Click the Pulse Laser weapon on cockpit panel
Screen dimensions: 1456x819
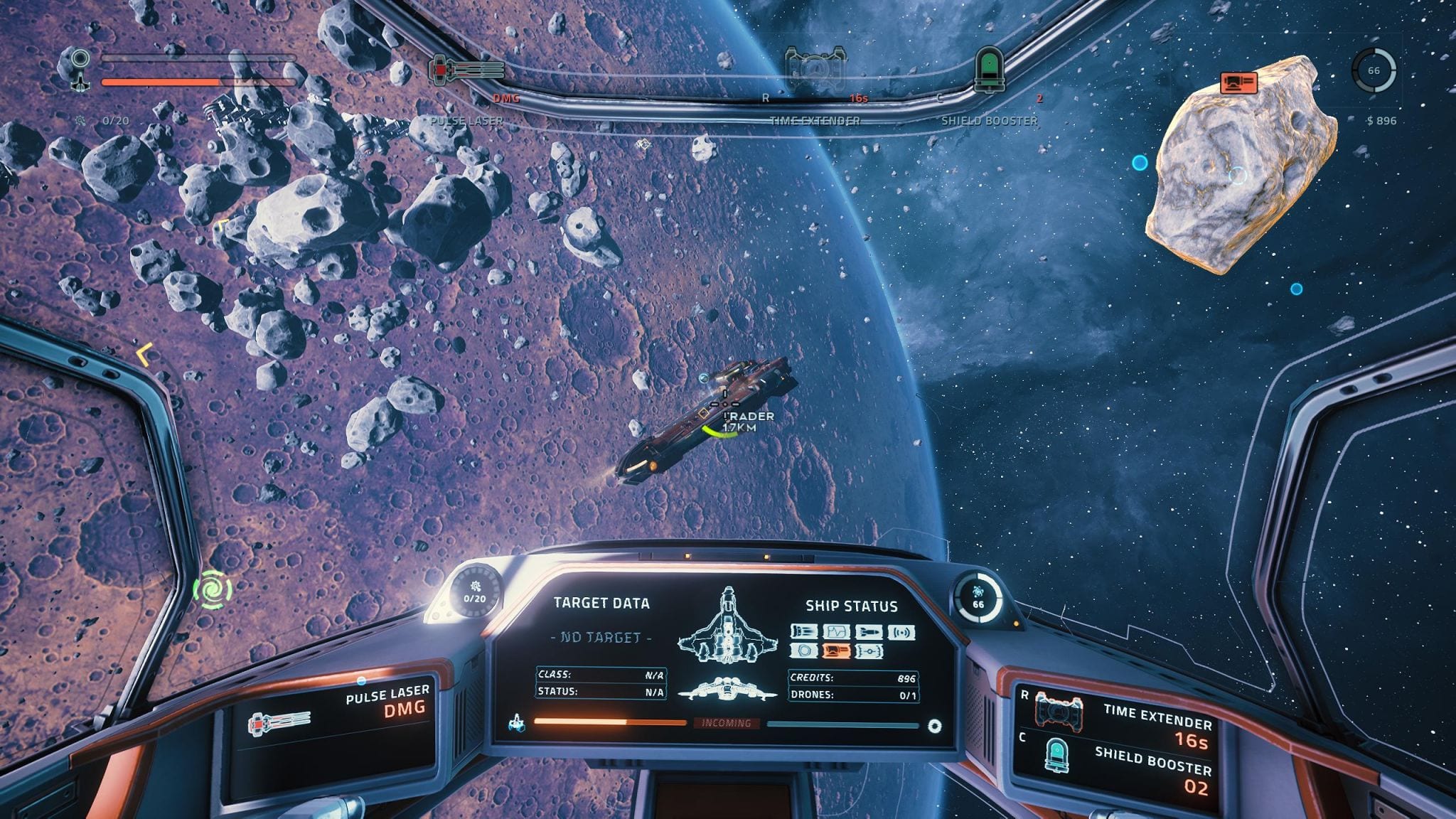point(279,724)
